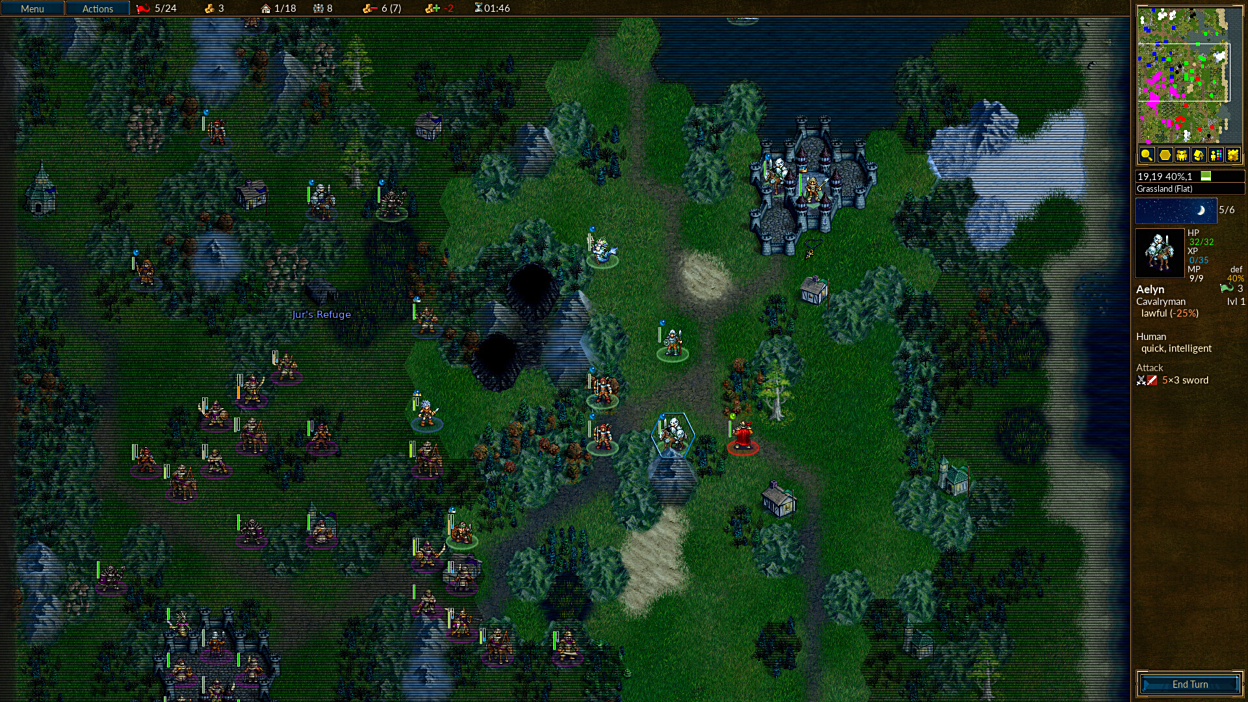Open the Actions menu

[x=97, y=8]
